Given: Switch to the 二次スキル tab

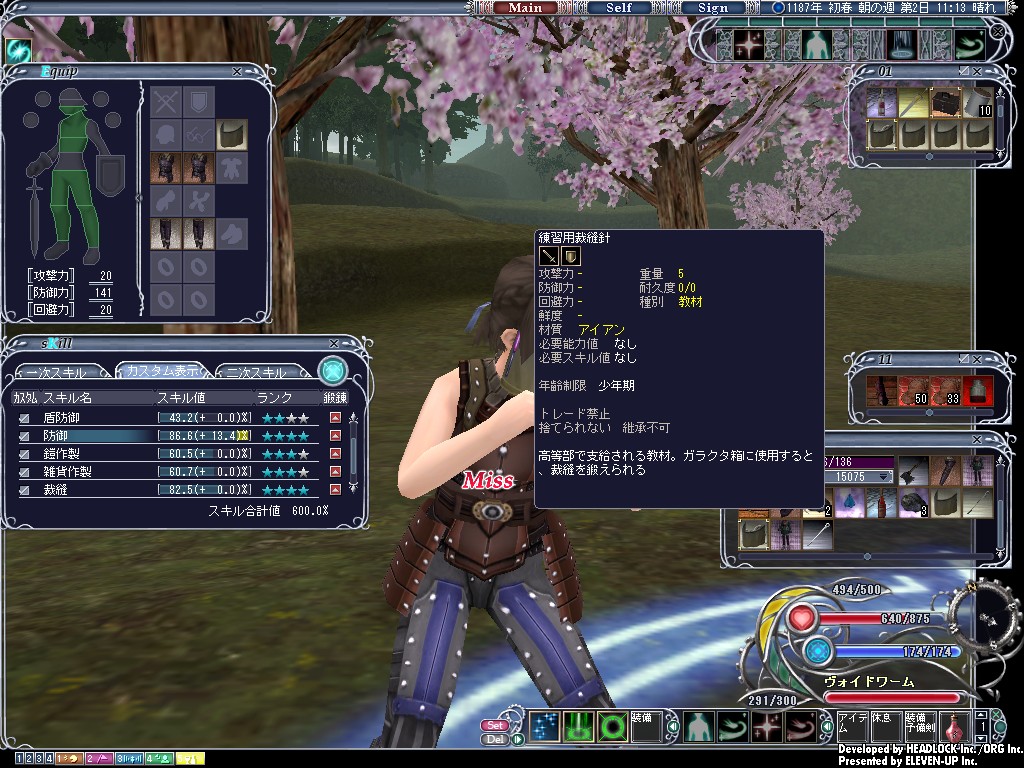Looking at the screenshot, I should pyautogui.click(x=257, y=372).
